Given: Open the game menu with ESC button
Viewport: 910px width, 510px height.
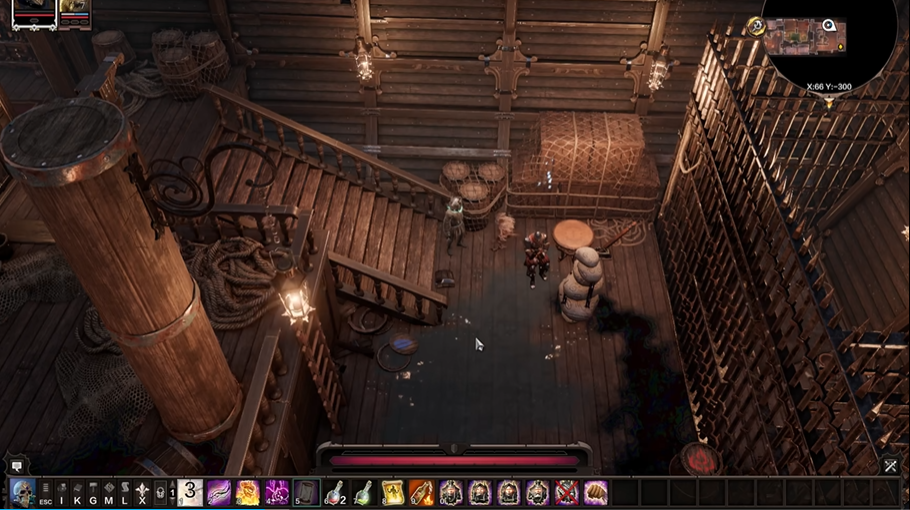Looking at the screenshot, I should pyautogui.click(x=46, y=493).
